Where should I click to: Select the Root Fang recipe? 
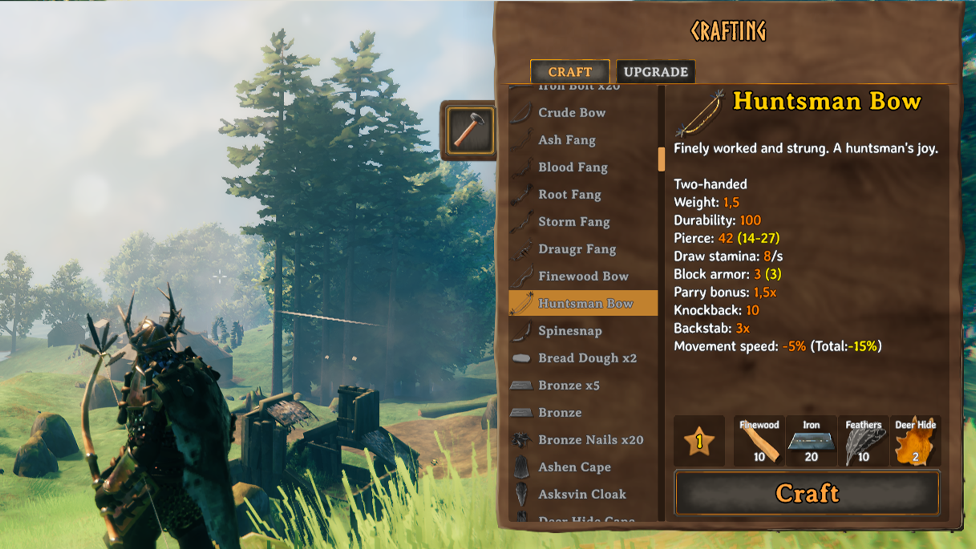[x=569, y=194]
